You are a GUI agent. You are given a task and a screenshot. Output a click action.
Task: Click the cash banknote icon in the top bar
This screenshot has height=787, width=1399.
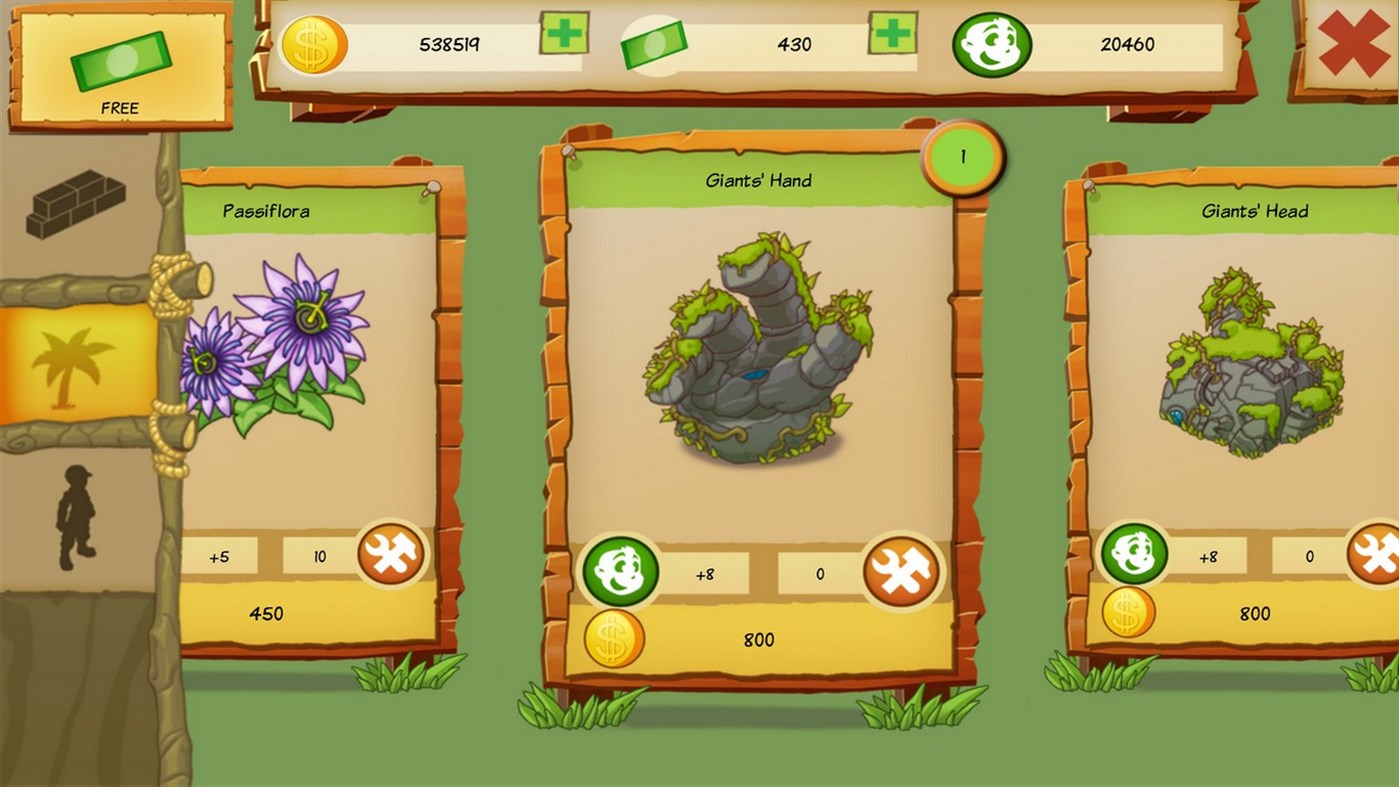(656, 42)
